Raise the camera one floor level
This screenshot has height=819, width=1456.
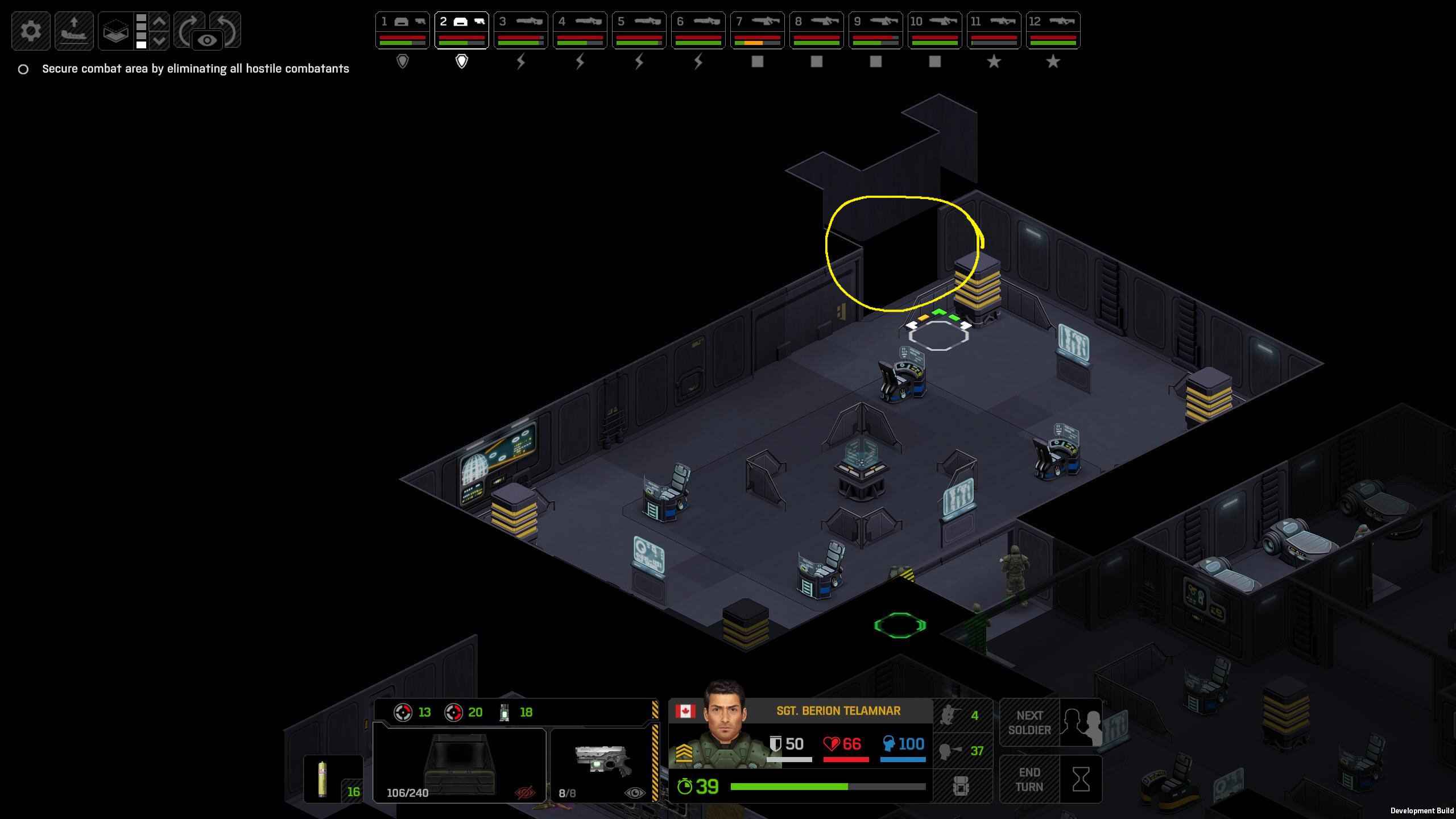click(x=160, y=22)
